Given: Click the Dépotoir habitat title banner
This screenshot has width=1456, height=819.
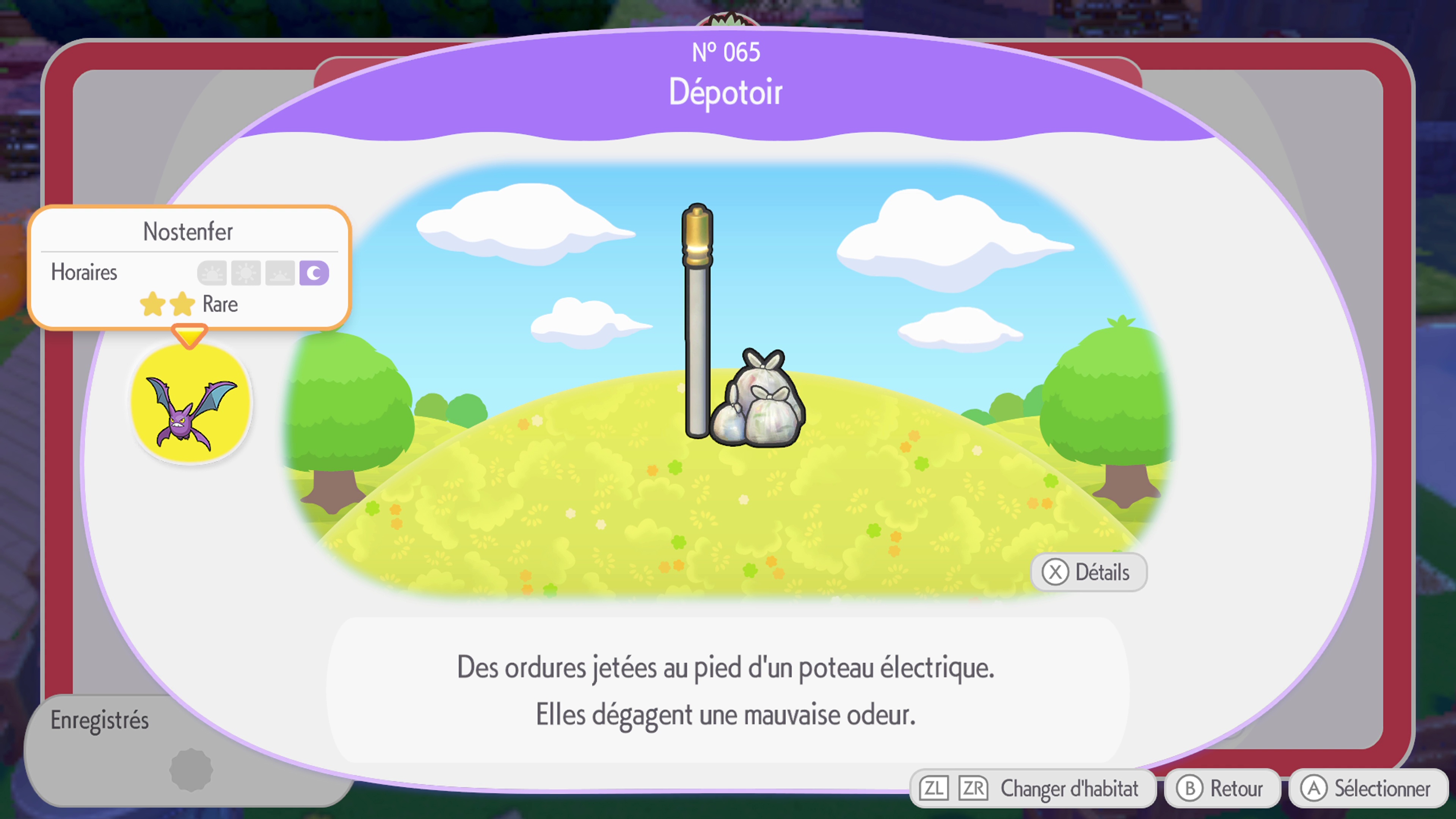Looking at the screenshot, I should point(727,92).
